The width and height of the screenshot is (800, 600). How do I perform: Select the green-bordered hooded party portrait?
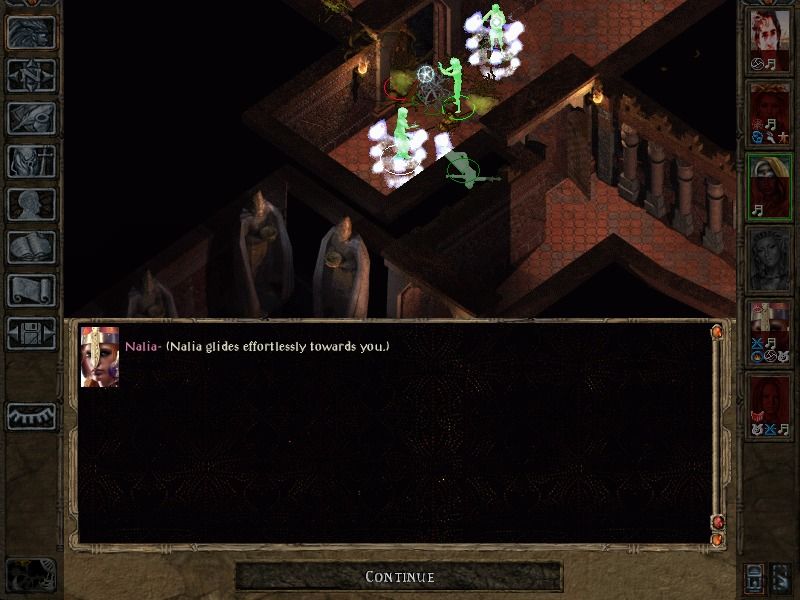(769, 185)
